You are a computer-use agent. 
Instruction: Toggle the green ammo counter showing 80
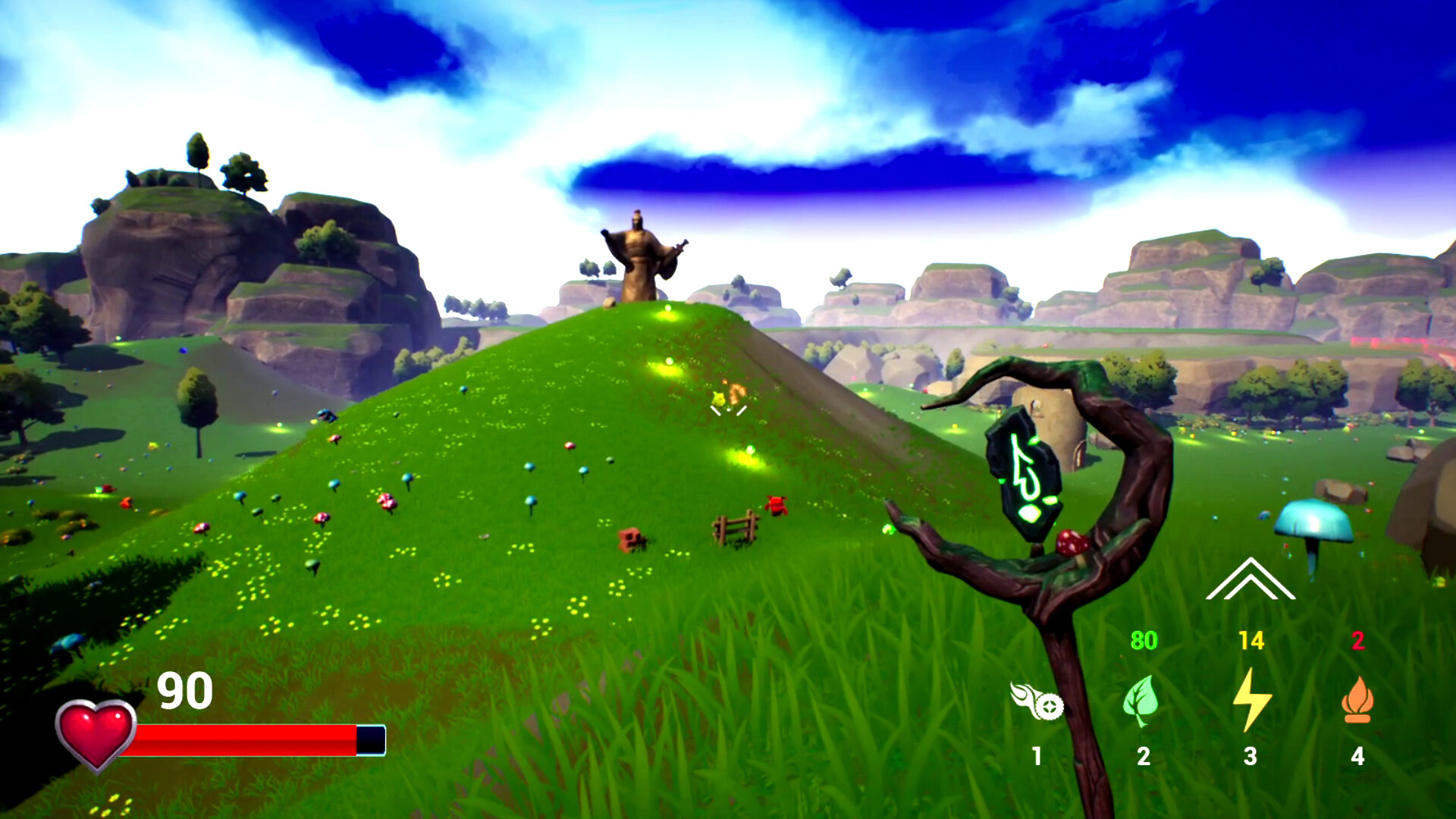pos(1144,641)
